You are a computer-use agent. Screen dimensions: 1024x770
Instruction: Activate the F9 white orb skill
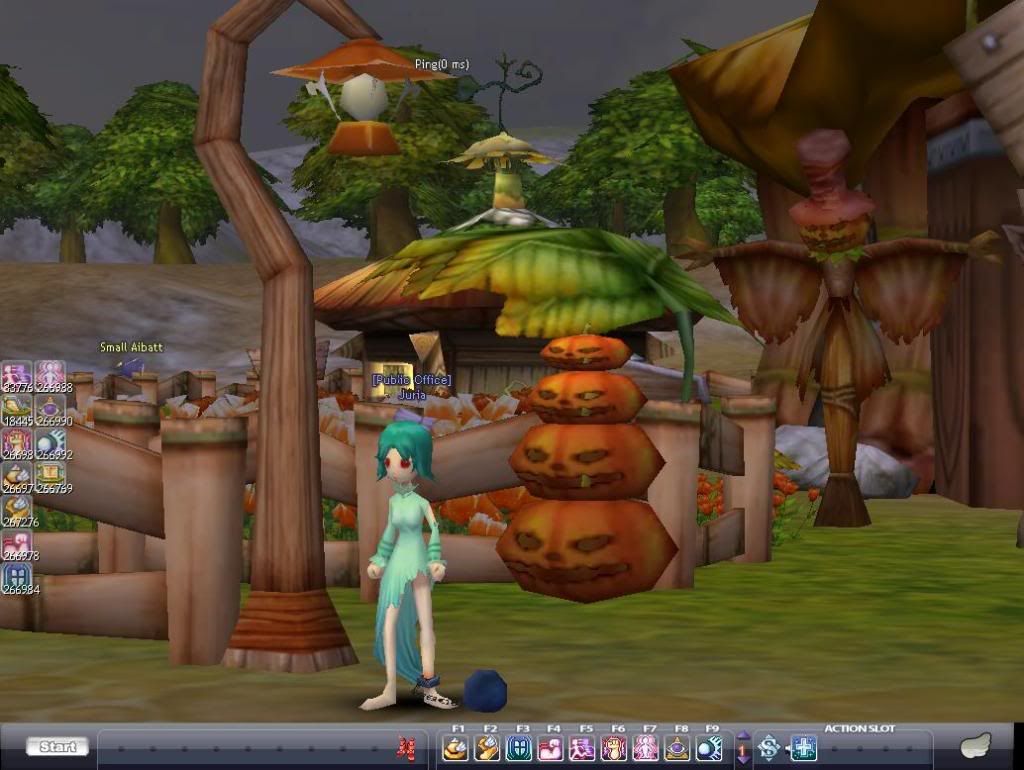[709, 748]
